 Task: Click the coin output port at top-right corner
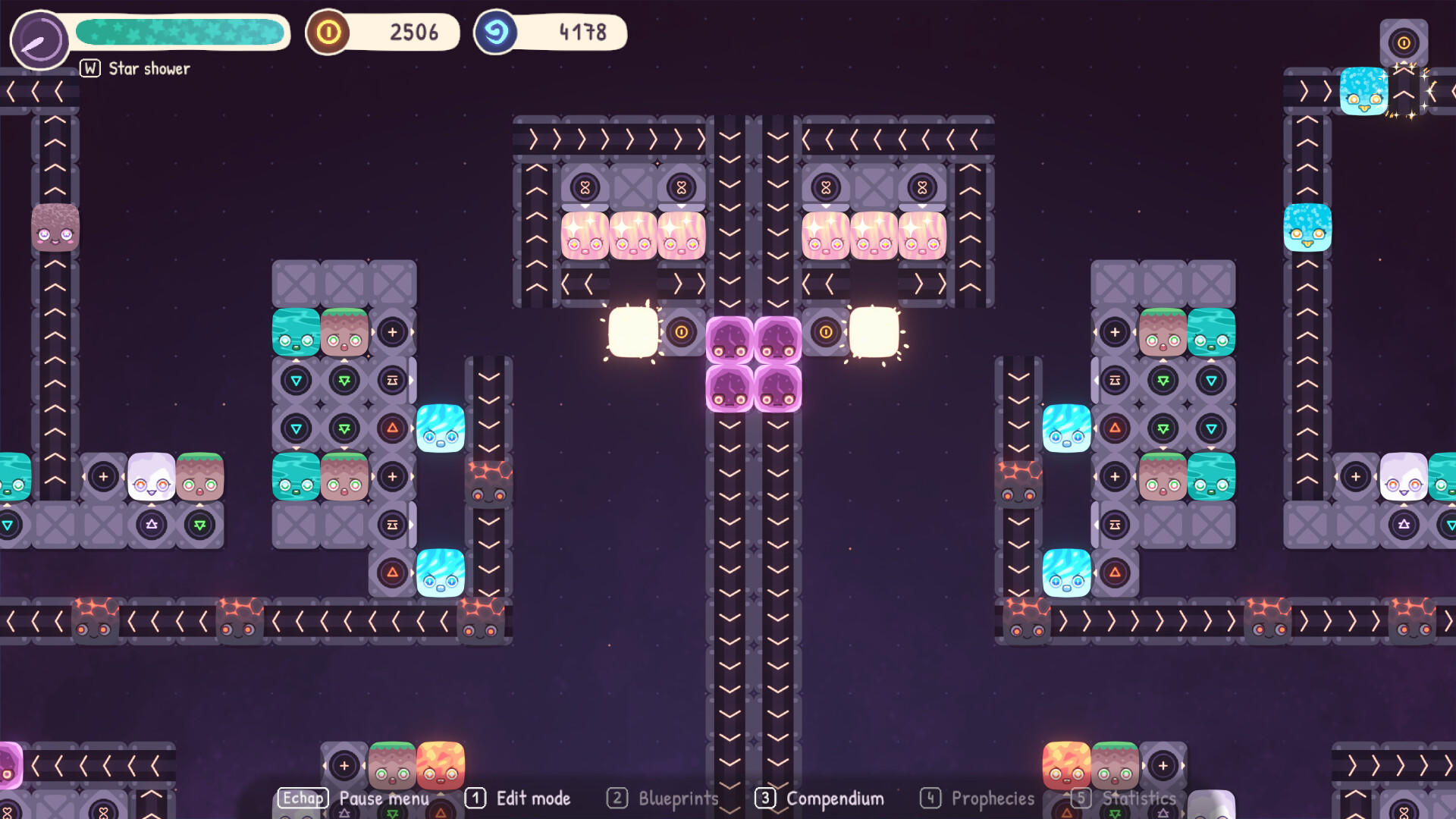pos(1404,42)
